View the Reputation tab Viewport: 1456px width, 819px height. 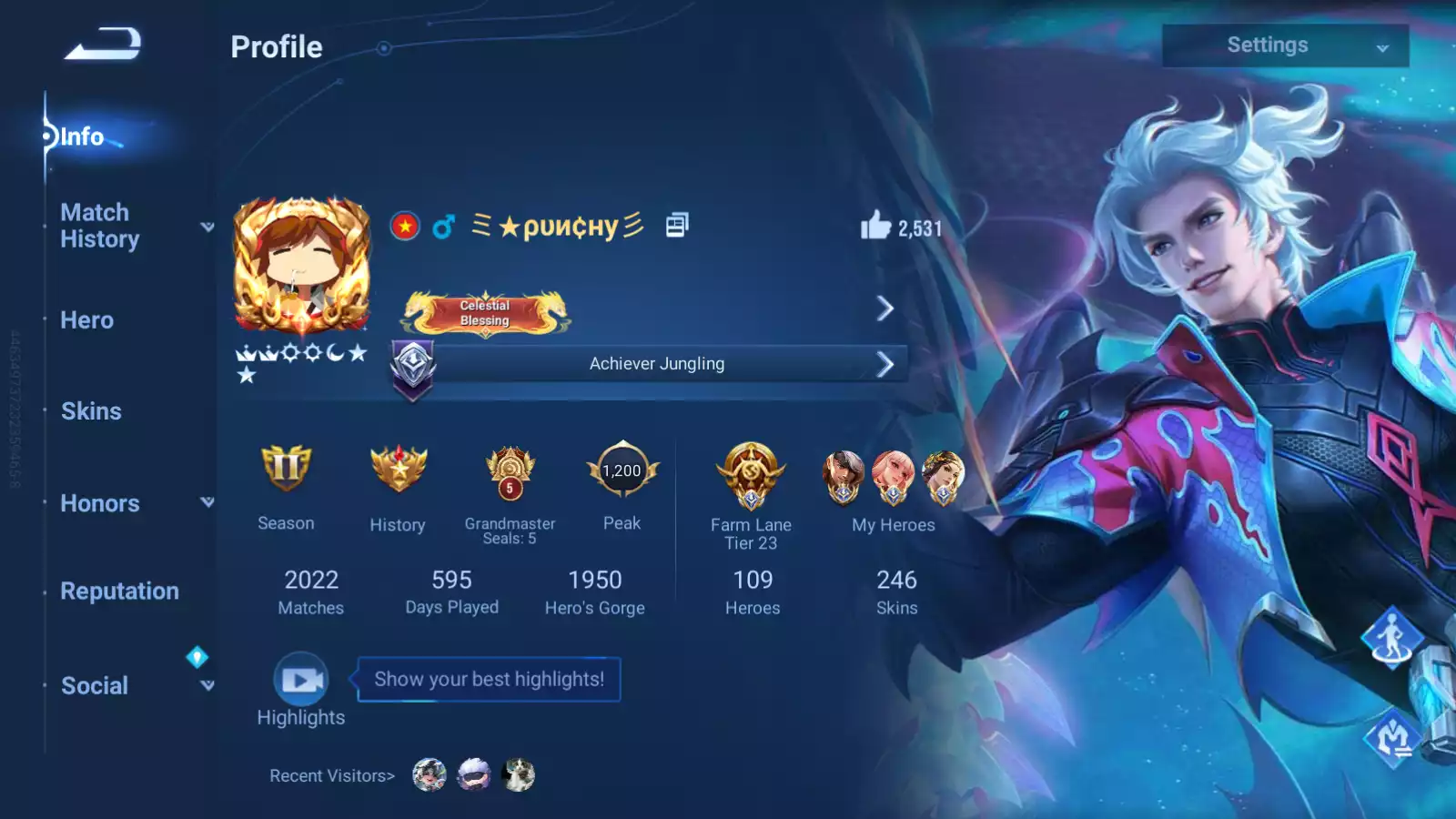click(x=119, y=591)
